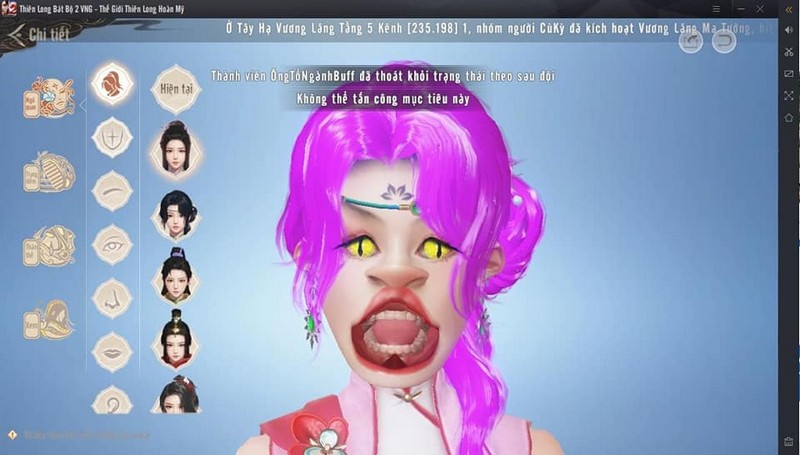Collapse the emulator sidebar with double arrows
Screen dimensions: 800x455
tap(788, 8)
